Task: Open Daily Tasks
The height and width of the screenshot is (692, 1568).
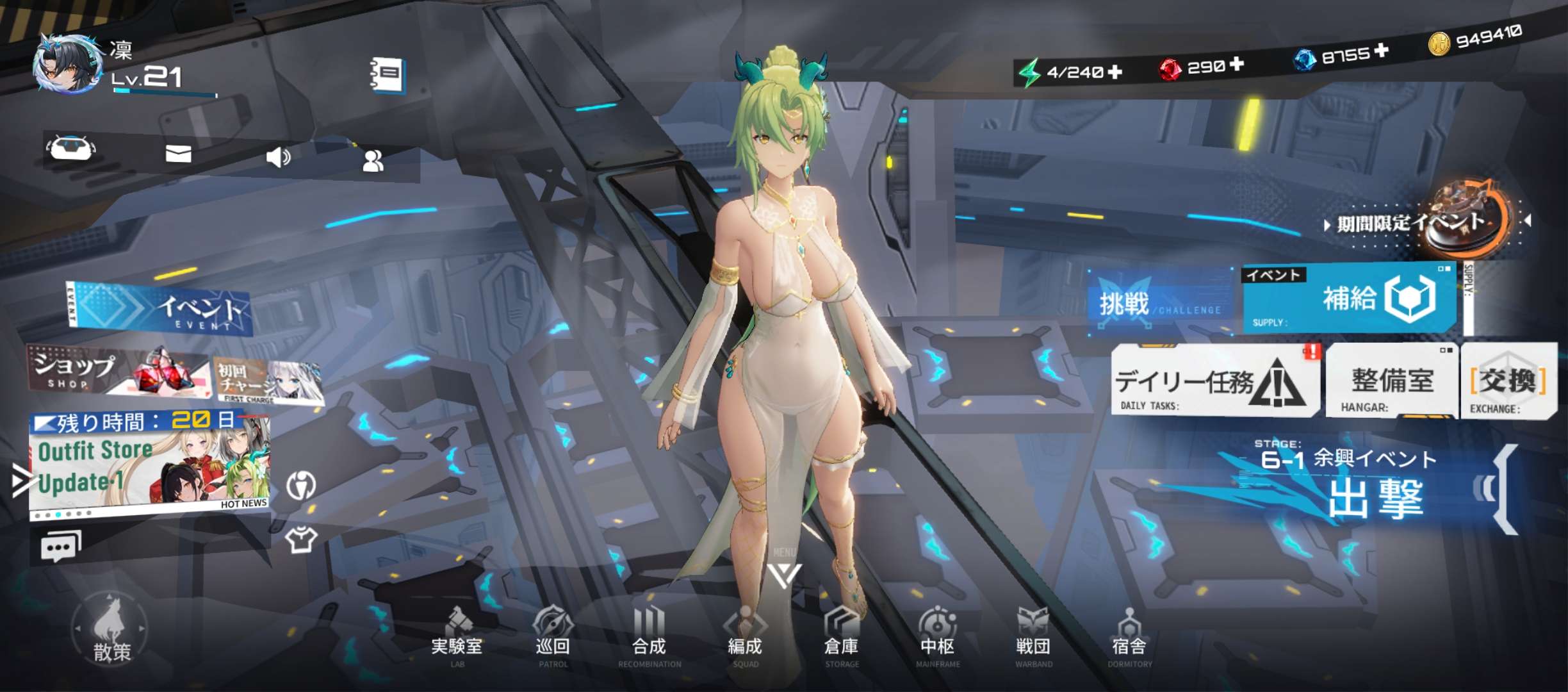Action: [x=1214, y=381]
